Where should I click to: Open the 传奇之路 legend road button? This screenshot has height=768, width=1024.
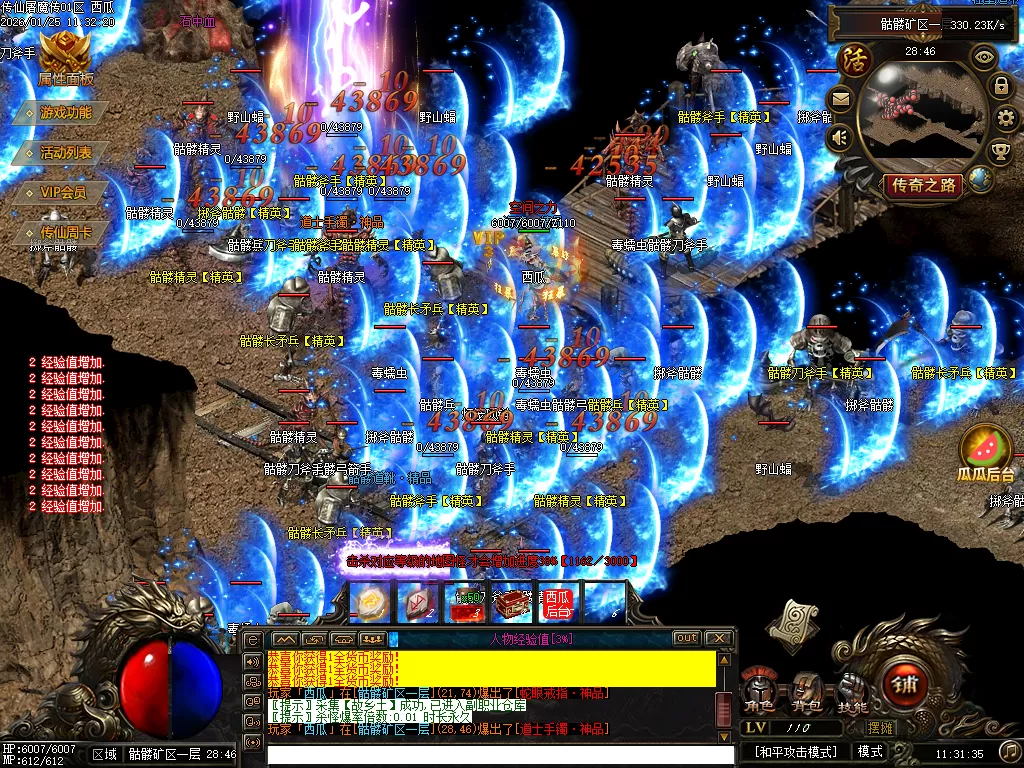tap(922, 185)
